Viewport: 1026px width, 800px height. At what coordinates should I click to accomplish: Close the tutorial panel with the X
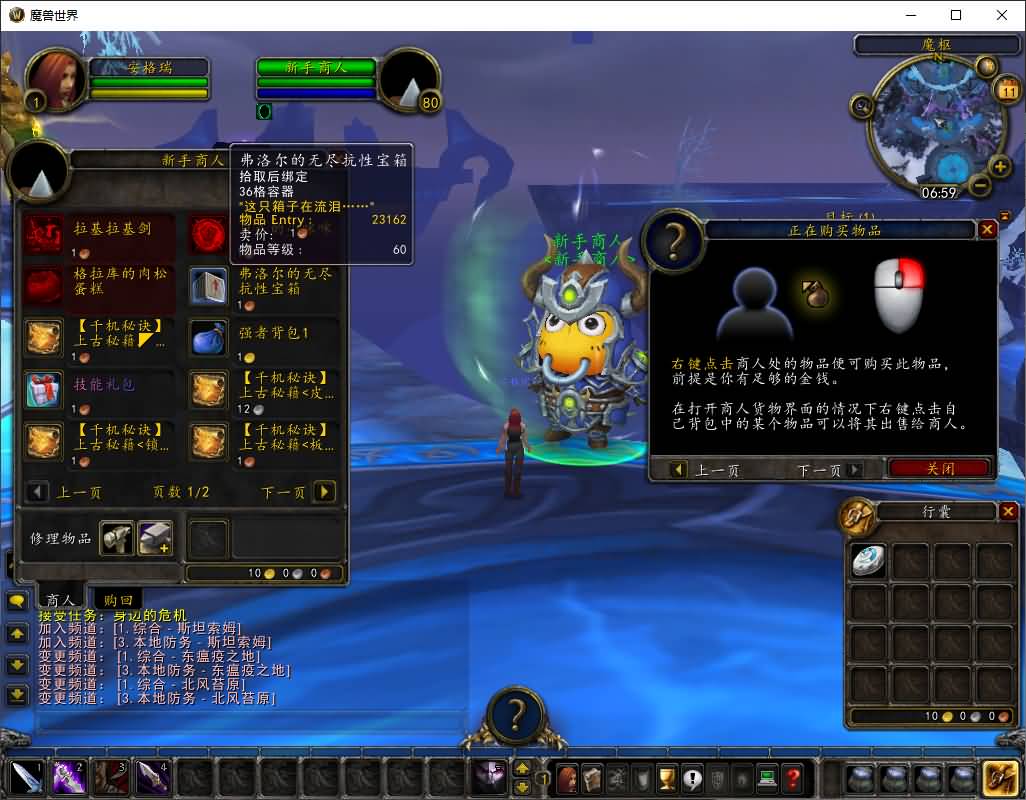pyautogui.click(x=987, y=229)
